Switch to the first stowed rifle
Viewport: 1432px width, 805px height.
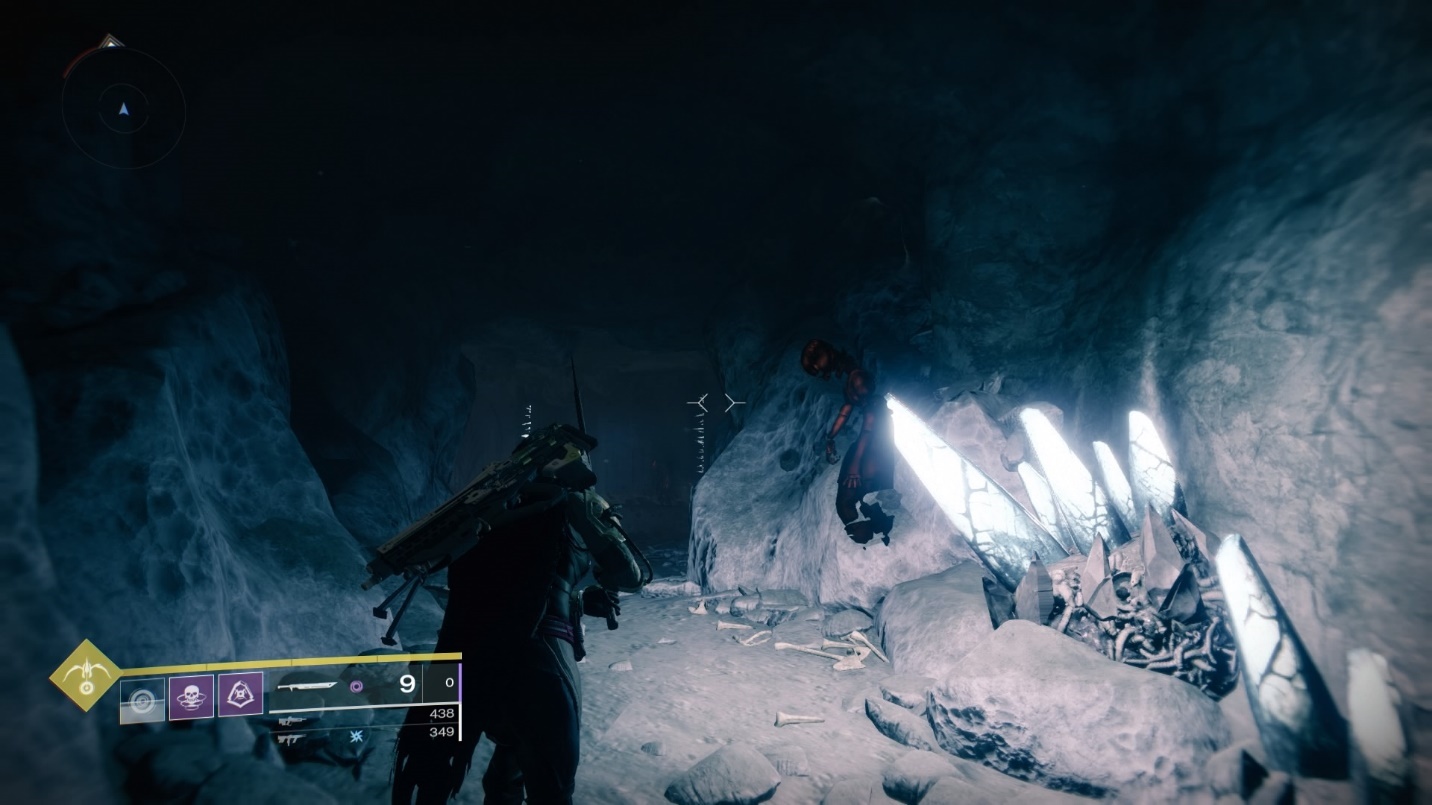pyautogui.click(x=292, y=721)
